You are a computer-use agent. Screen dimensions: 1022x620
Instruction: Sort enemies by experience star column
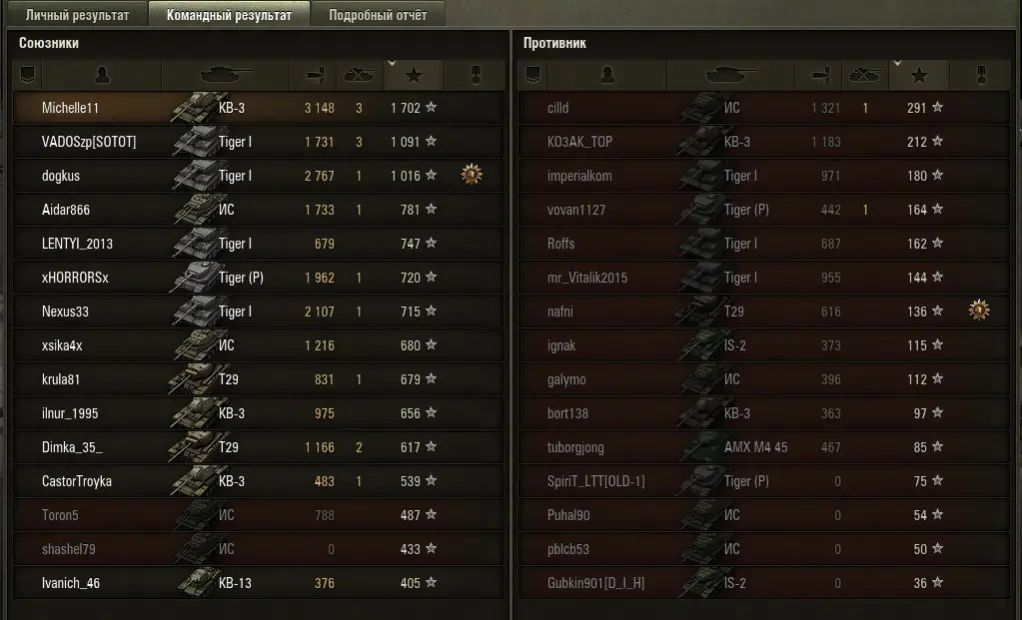click(919, 75)
